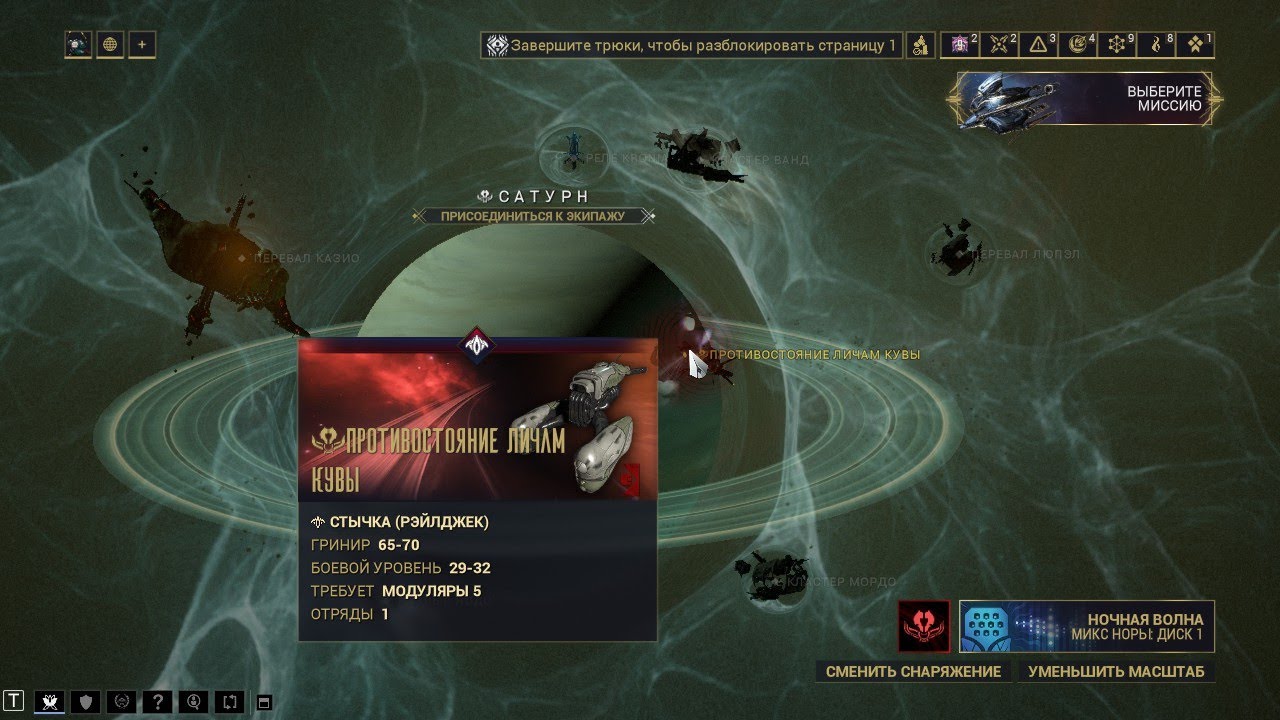Select the flame icon with counter 8
The width and height of the screenshot is (1280, 720).
(1158, 44)
